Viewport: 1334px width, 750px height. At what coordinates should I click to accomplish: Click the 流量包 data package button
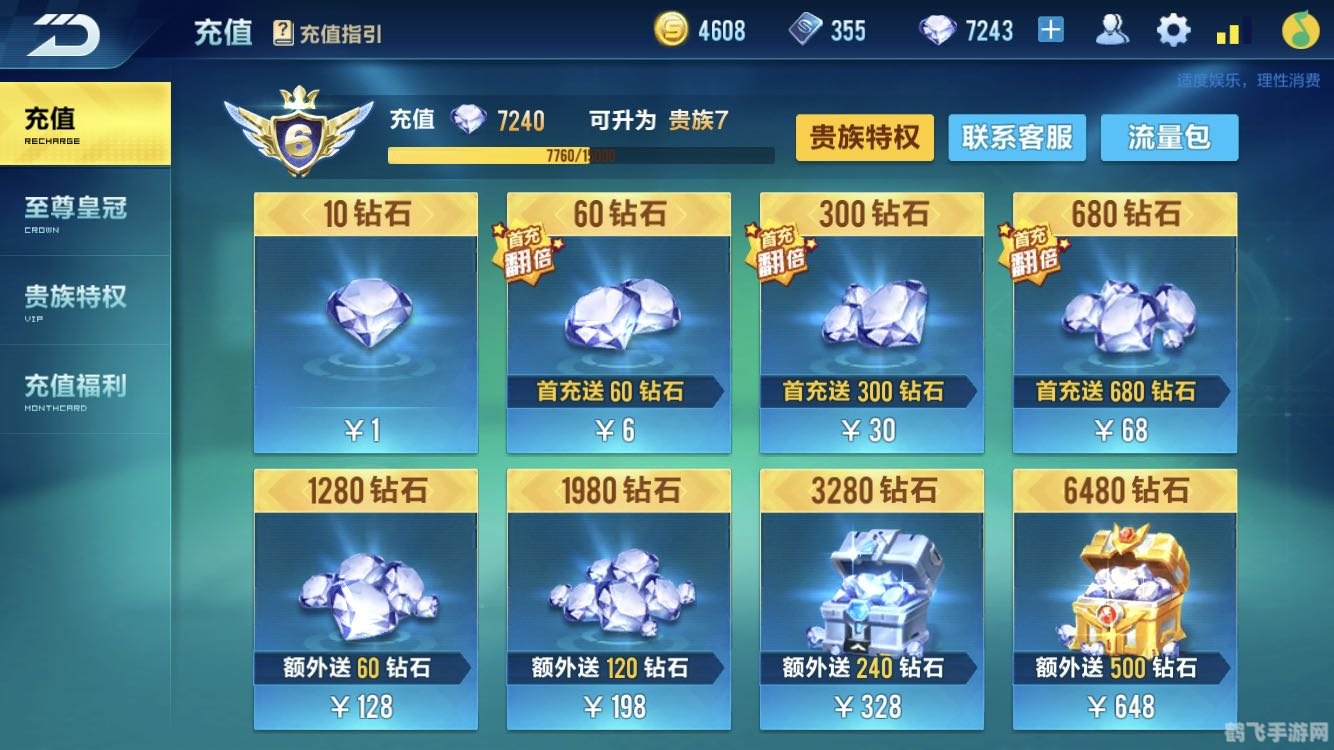[1170, 138]
